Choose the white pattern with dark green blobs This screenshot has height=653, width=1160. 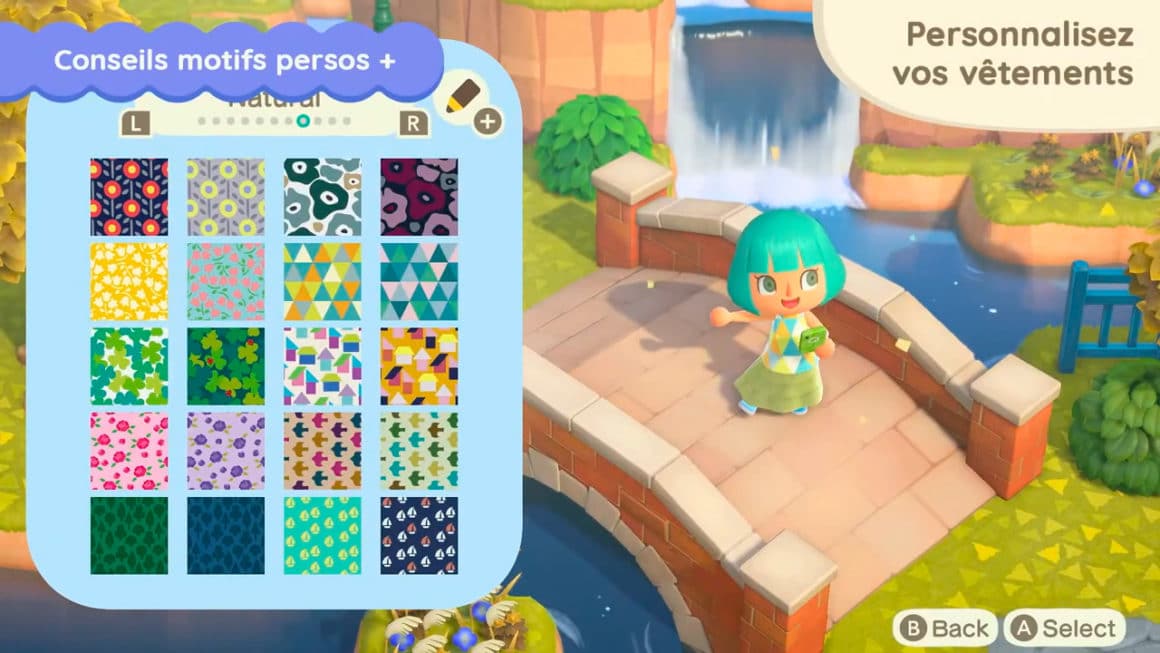[322, 197]
